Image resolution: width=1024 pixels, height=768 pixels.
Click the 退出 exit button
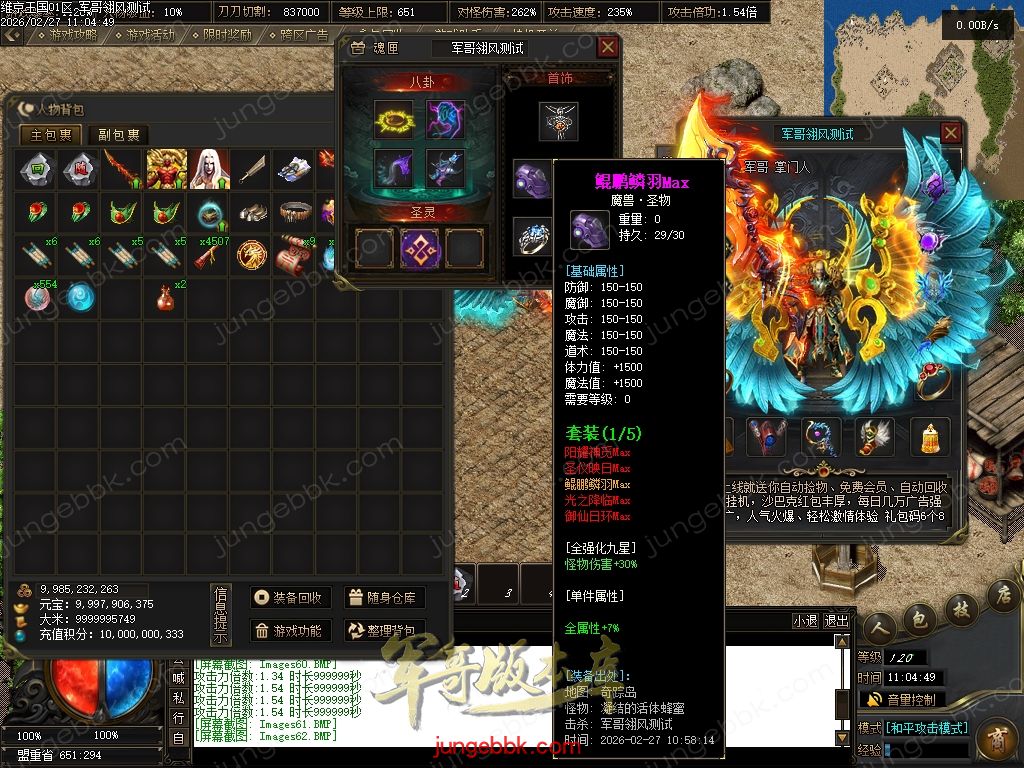(x=837, y=620)
